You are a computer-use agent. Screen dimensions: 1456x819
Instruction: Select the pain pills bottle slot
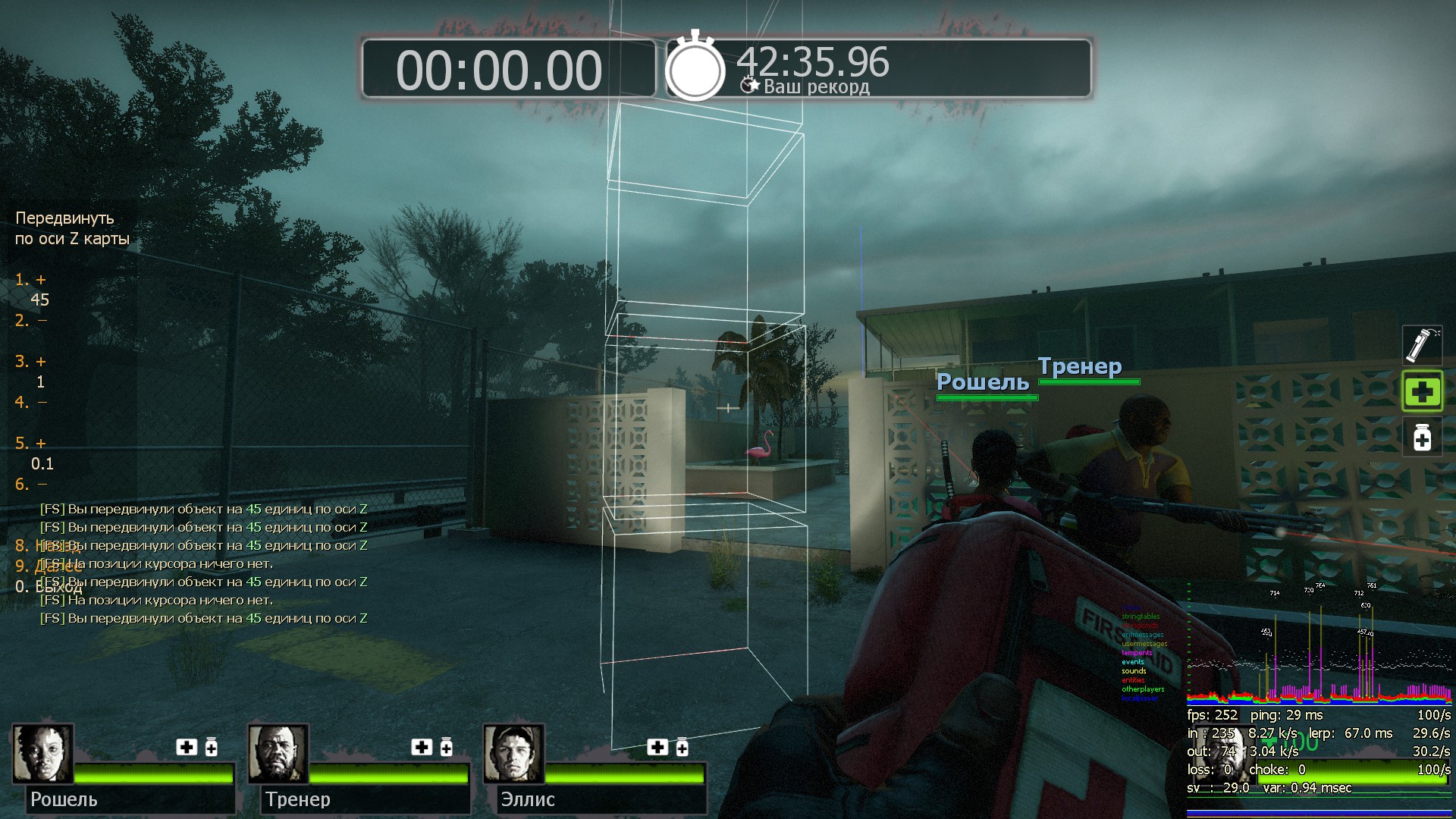[x=1422, y=438]
